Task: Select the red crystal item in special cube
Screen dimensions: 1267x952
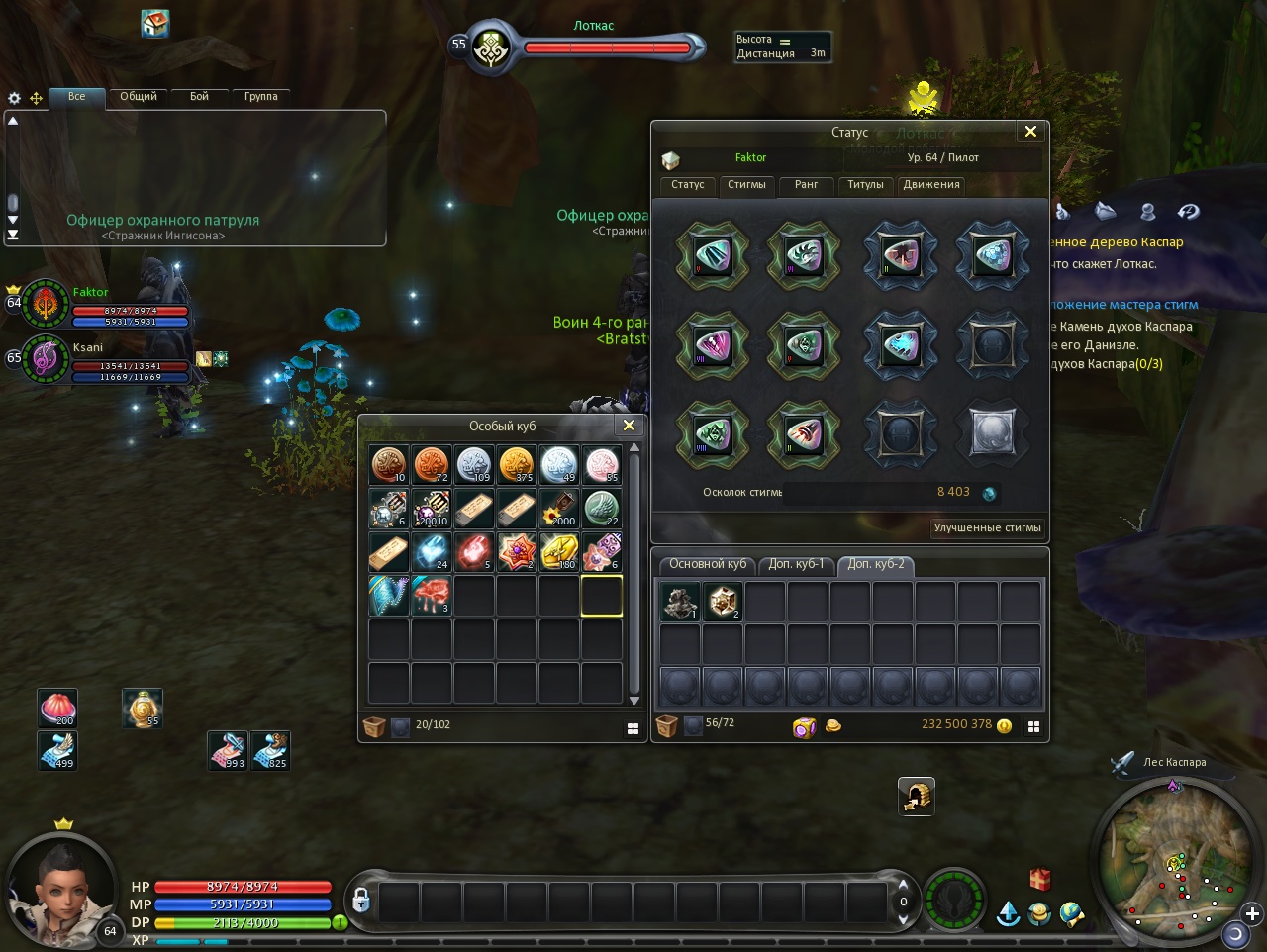Action: [473, 552]
